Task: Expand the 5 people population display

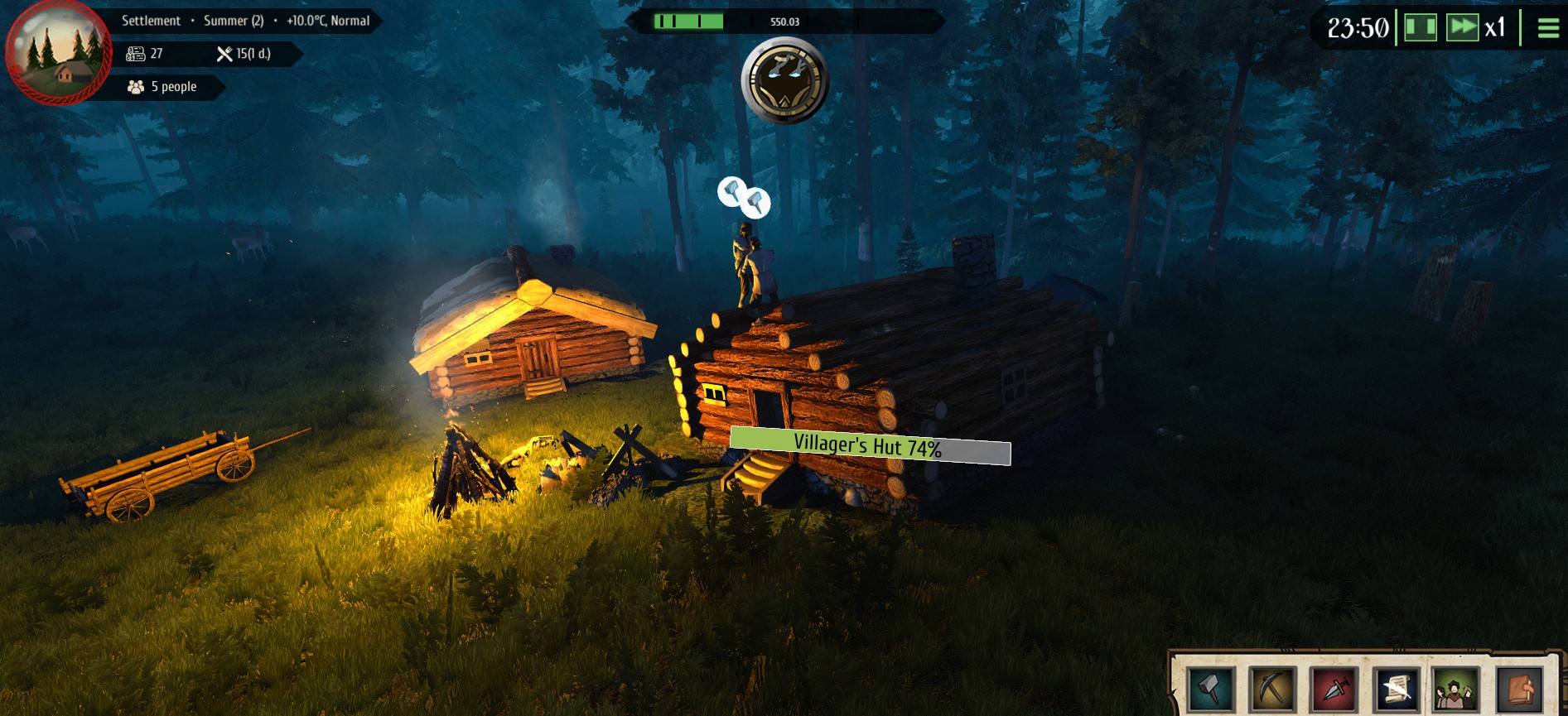Action: (163, 86)
